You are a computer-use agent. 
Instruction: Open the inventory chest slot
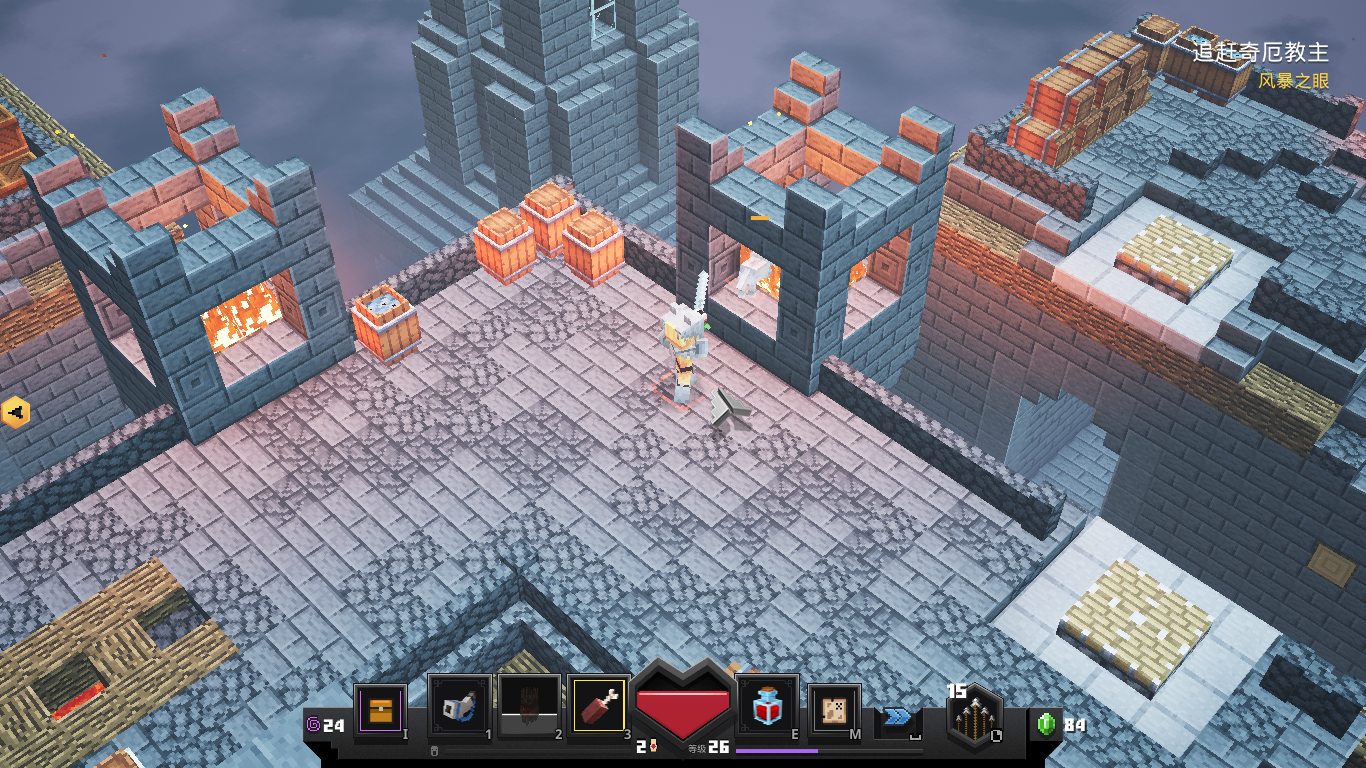pos(380,711)
